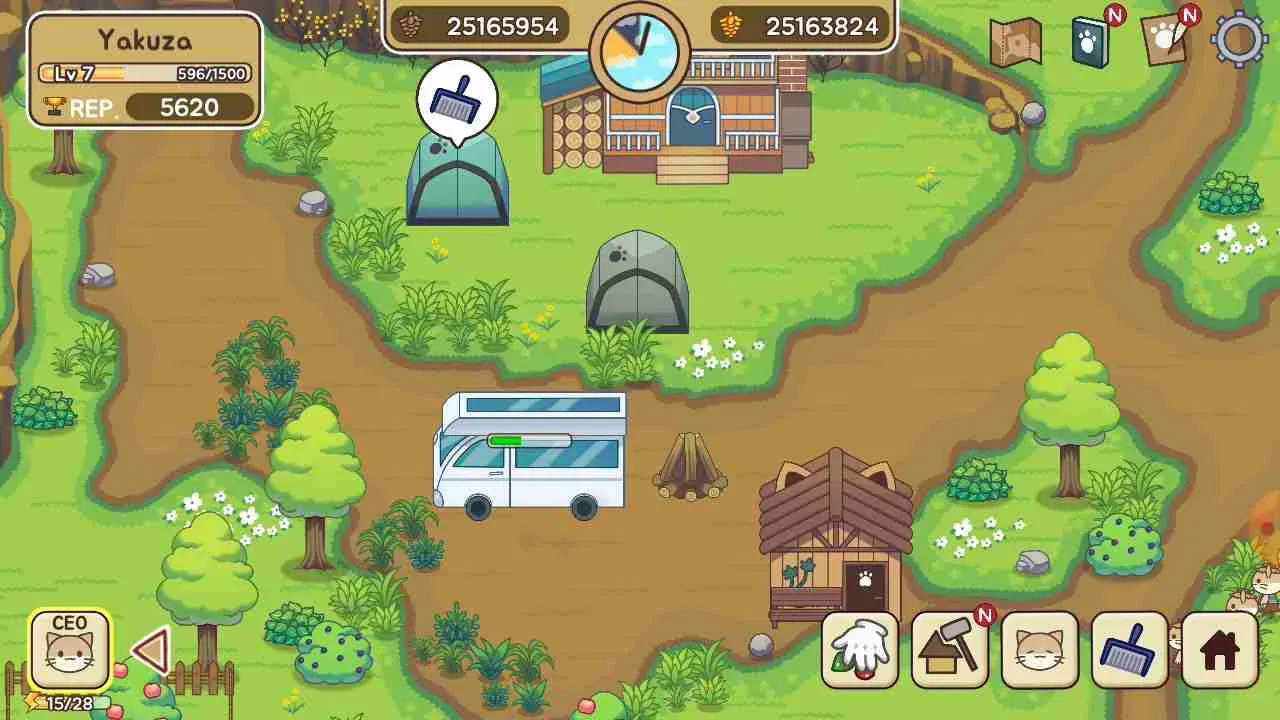Expand the triangle arrow beside the CEO portrait
The image size is (1280, 720).
pos(148,650)
